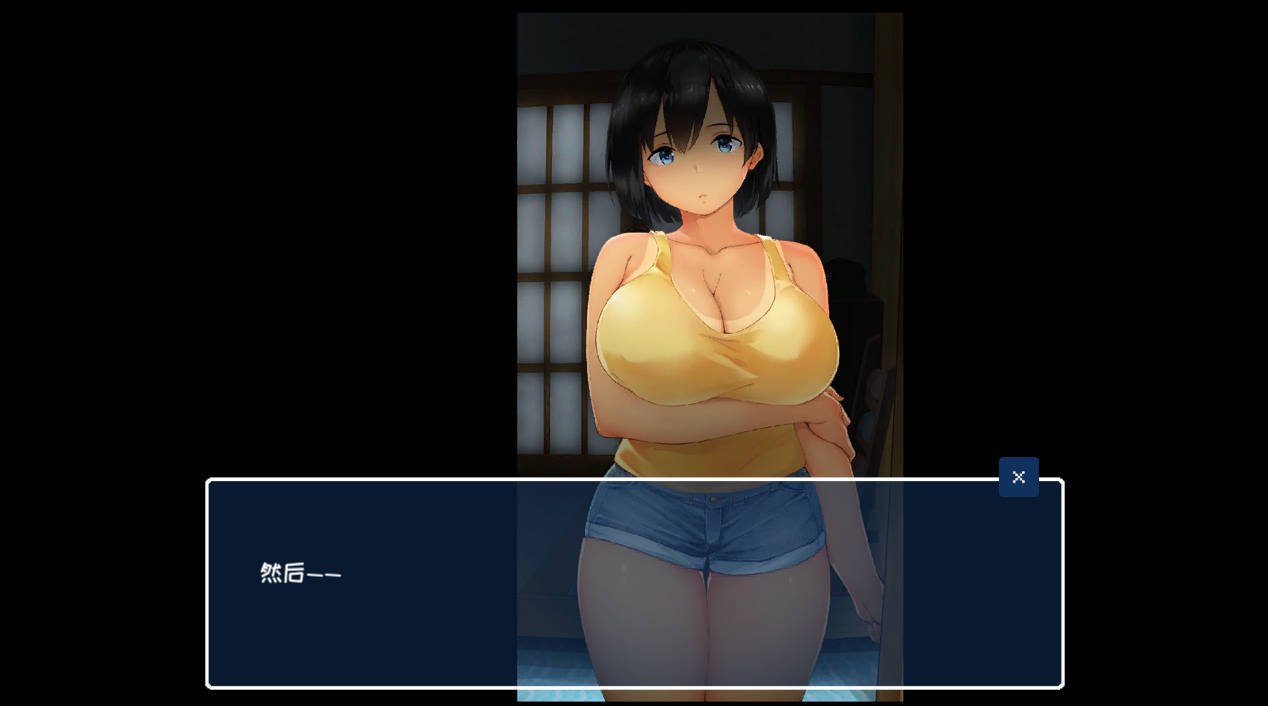Close the dialogue box with the X button
Viewport: 1268px width, 706px height.
[1018, 477]
